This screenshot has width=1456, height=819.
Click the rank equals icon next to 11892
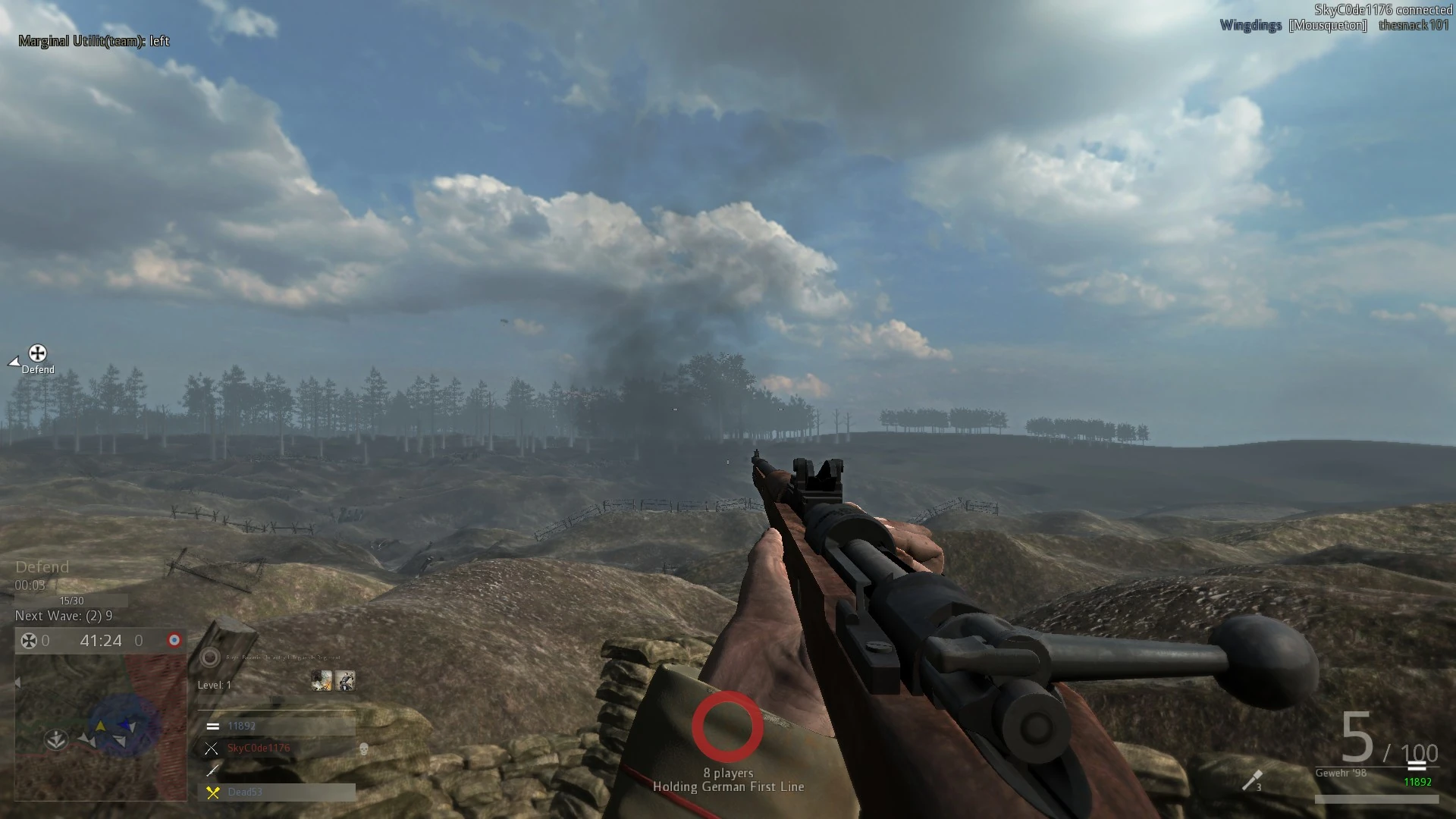(213, 726)
